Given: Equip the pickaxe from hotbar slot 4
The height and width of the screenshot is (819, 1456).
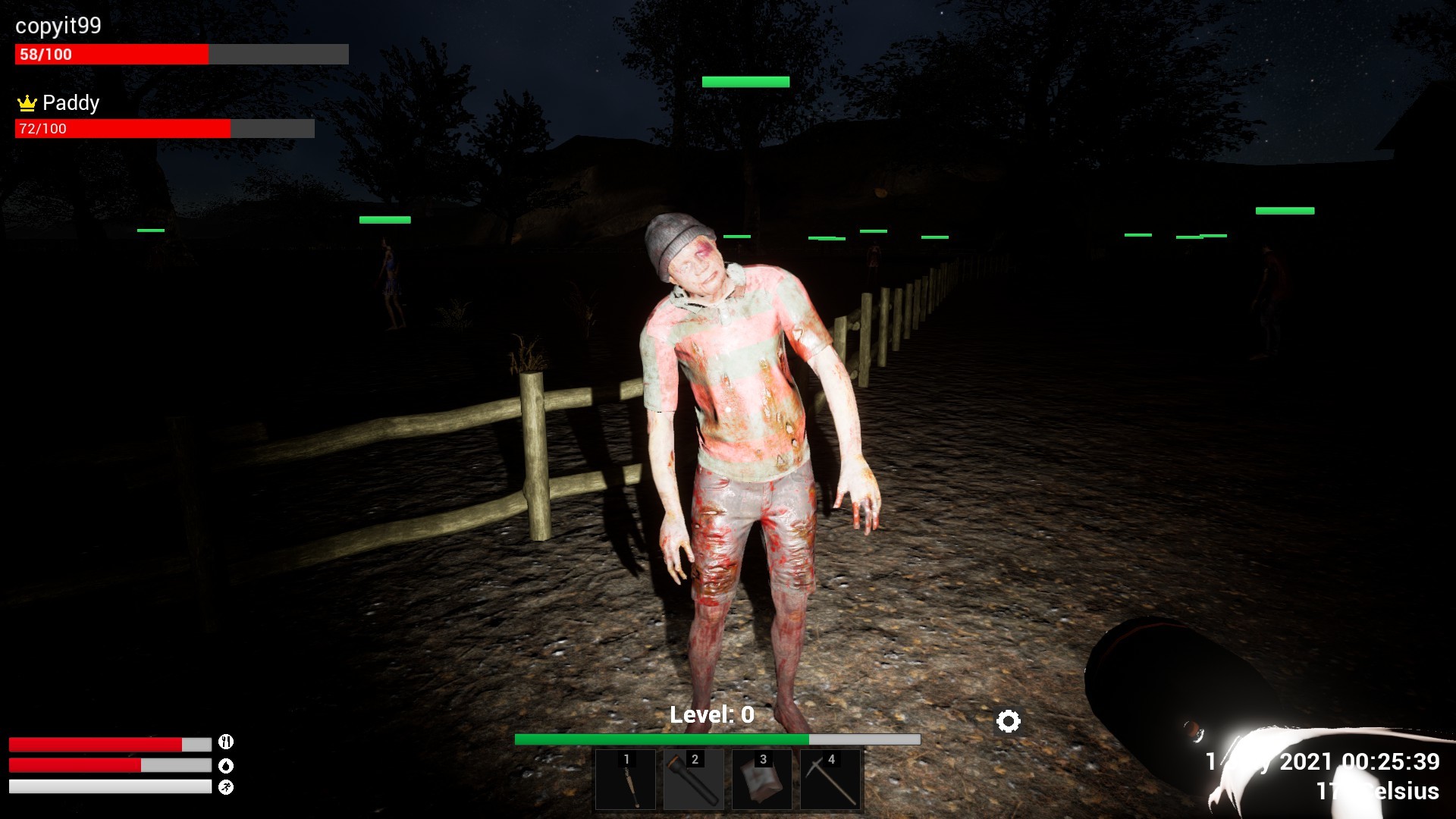Looking at the screenshot, I should (x=830, y=780).
